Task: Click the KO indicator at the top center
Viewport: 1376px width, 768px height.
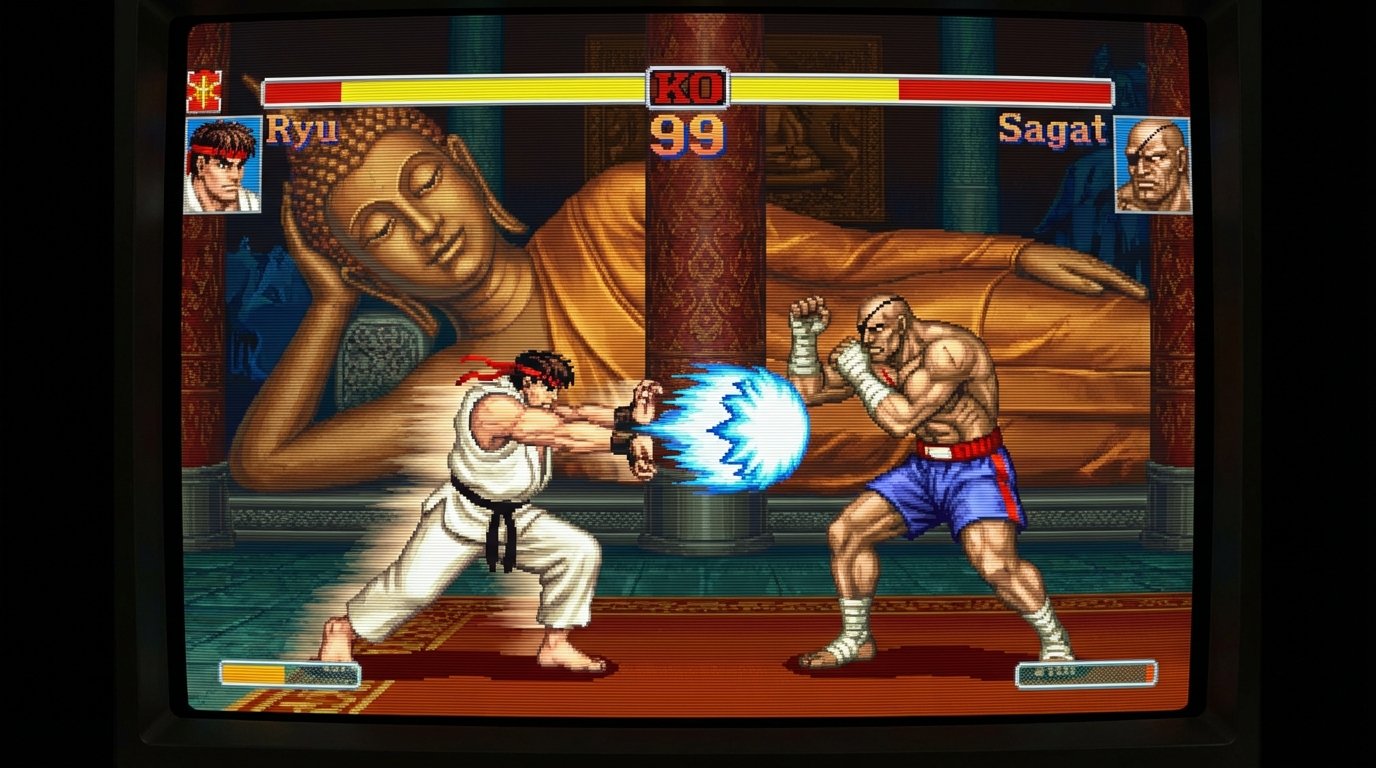Action: click(686, 85)
